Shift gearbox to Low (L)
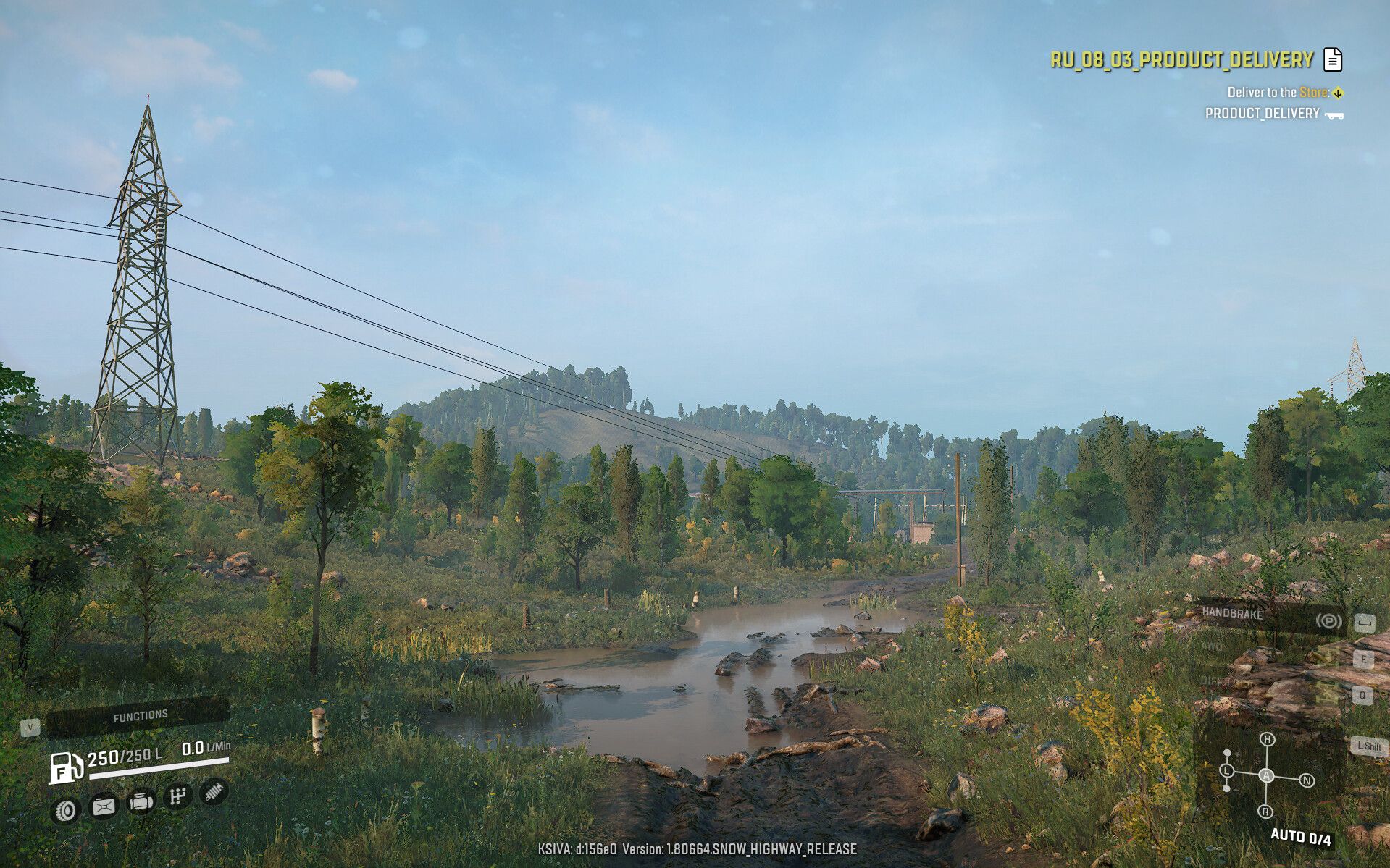Image resolution: width=1390 pixels, height=868 pixels. point(1227,770)
